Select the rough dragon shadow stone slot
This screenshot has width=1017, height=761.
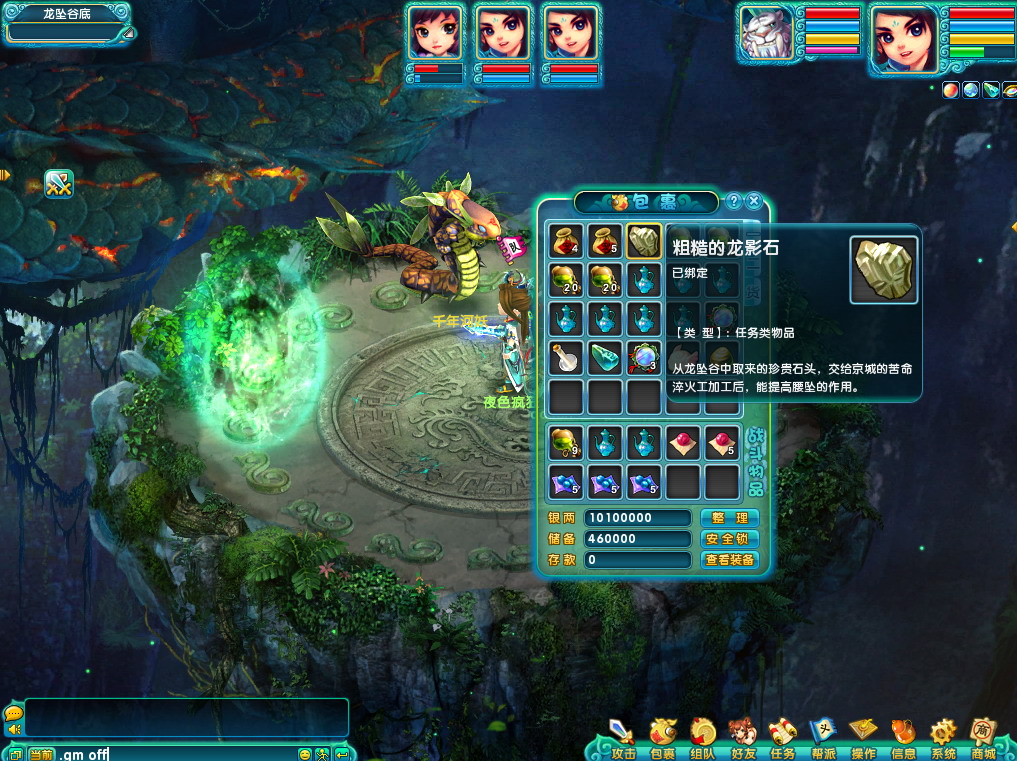[644, 241]
